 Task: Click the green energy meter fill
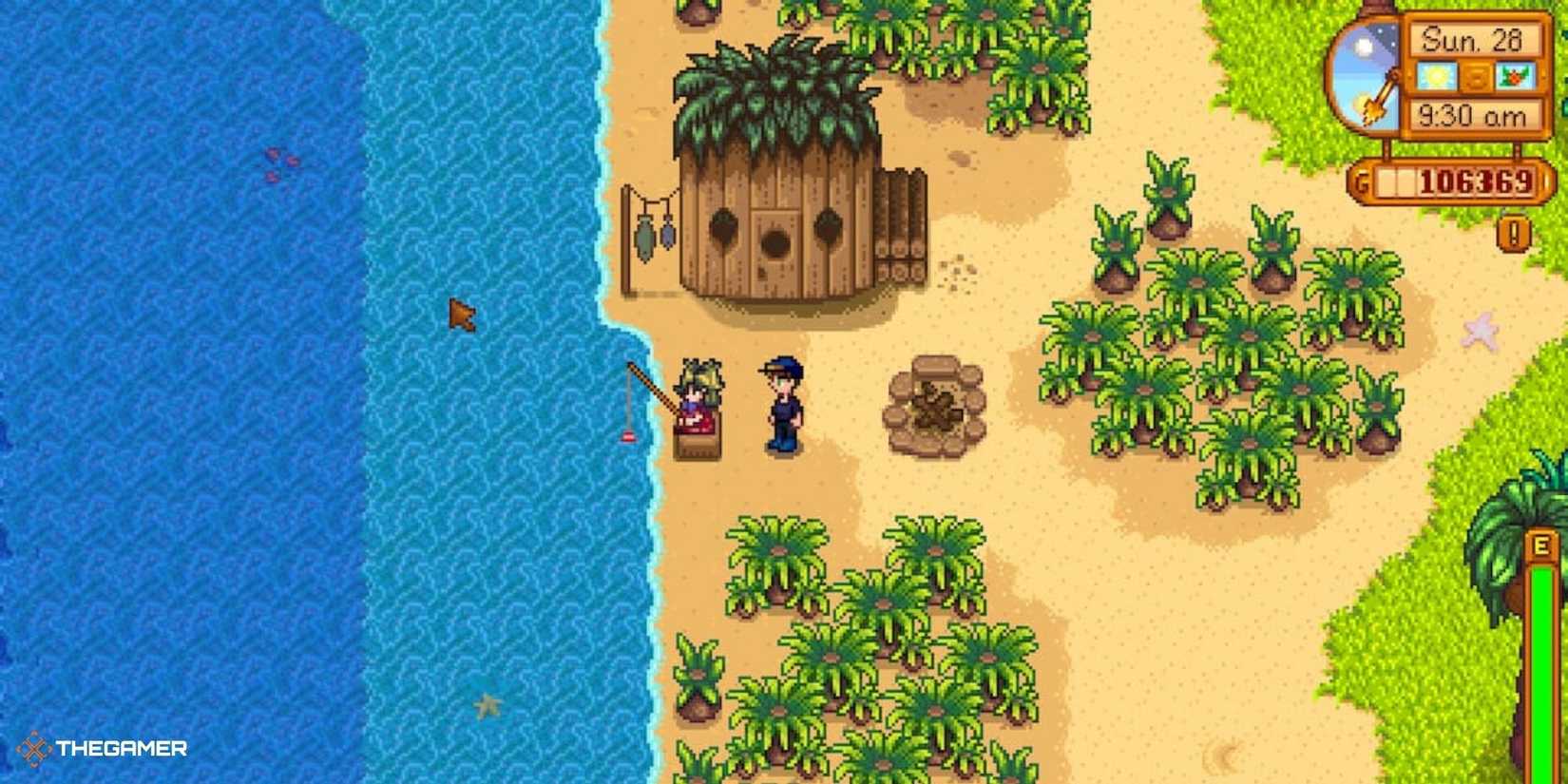(x=1542, y=665)
